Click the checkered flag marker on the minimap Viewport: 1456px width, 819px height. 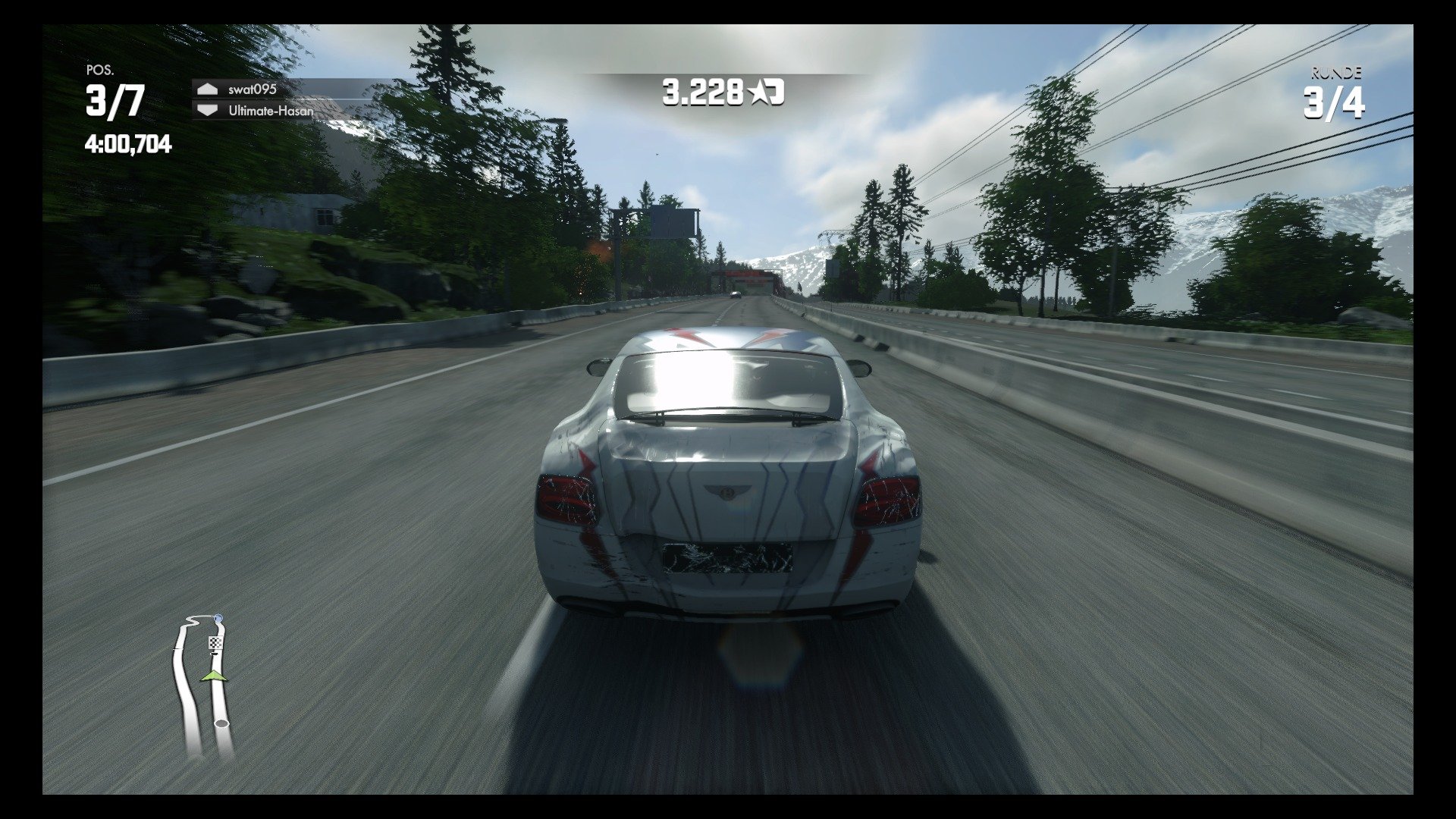click(x=215, y=642)
